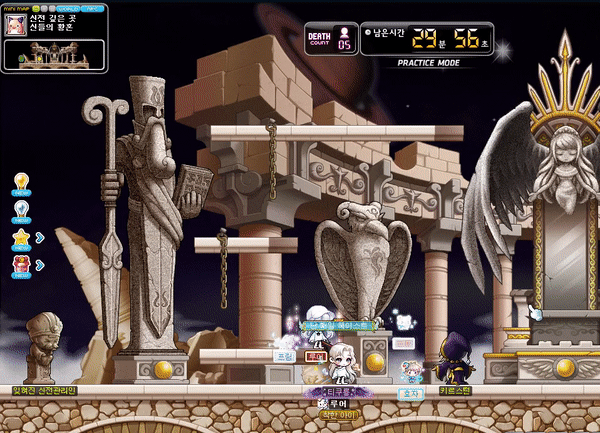
Task: Expand the arrow beside the gift box icon
Action: [39, 265]
